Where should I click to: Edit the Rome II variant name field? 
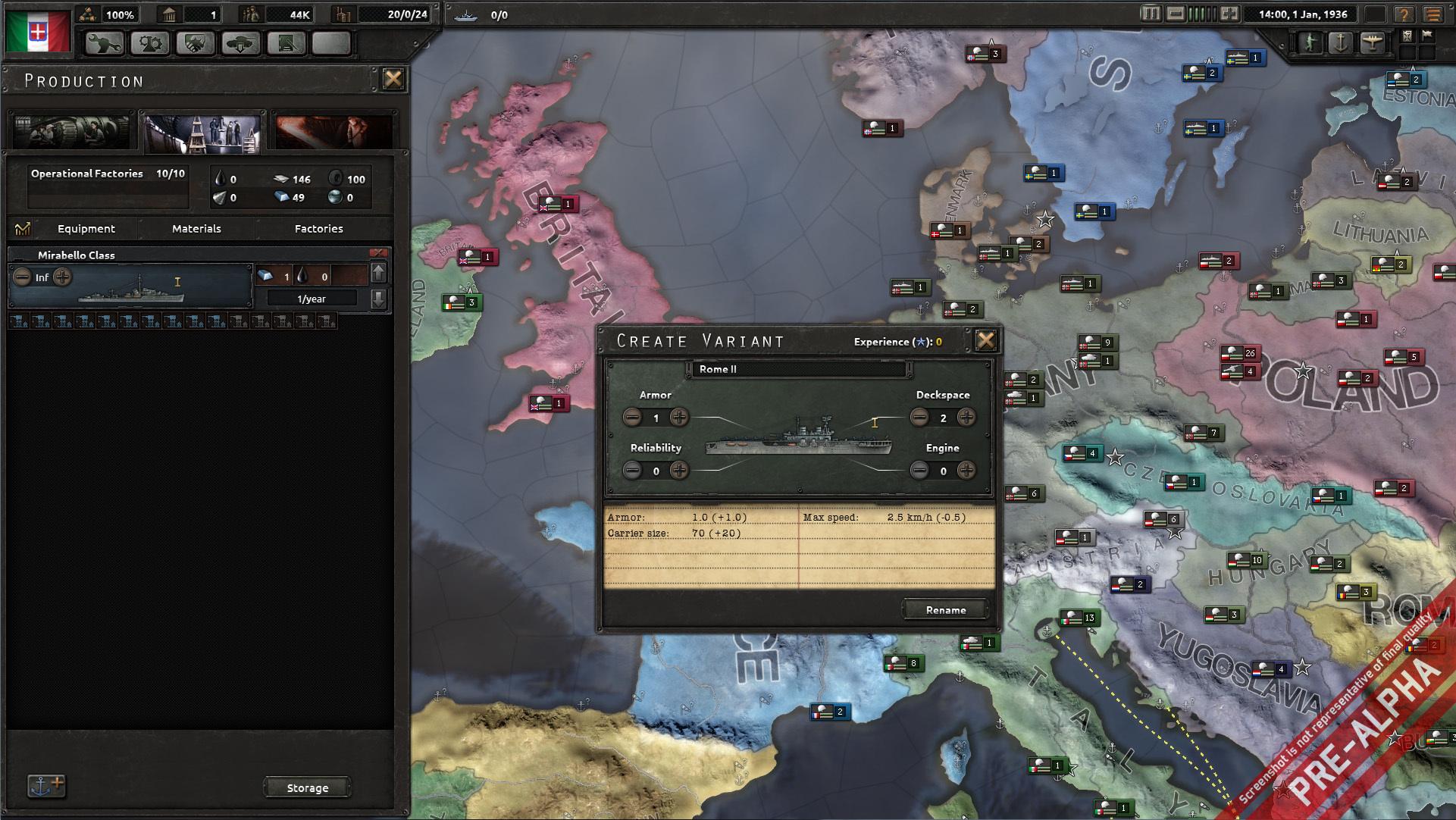point(799,369)
